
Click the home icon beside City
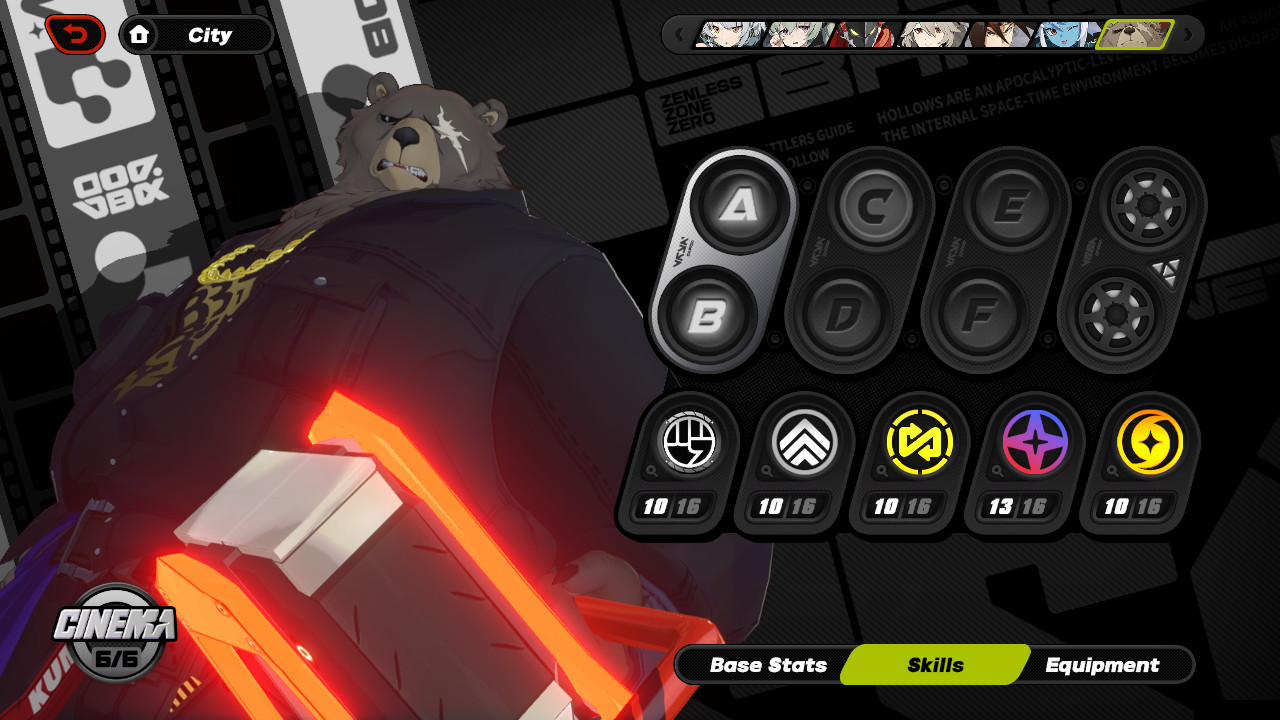[x=142, y=34]
